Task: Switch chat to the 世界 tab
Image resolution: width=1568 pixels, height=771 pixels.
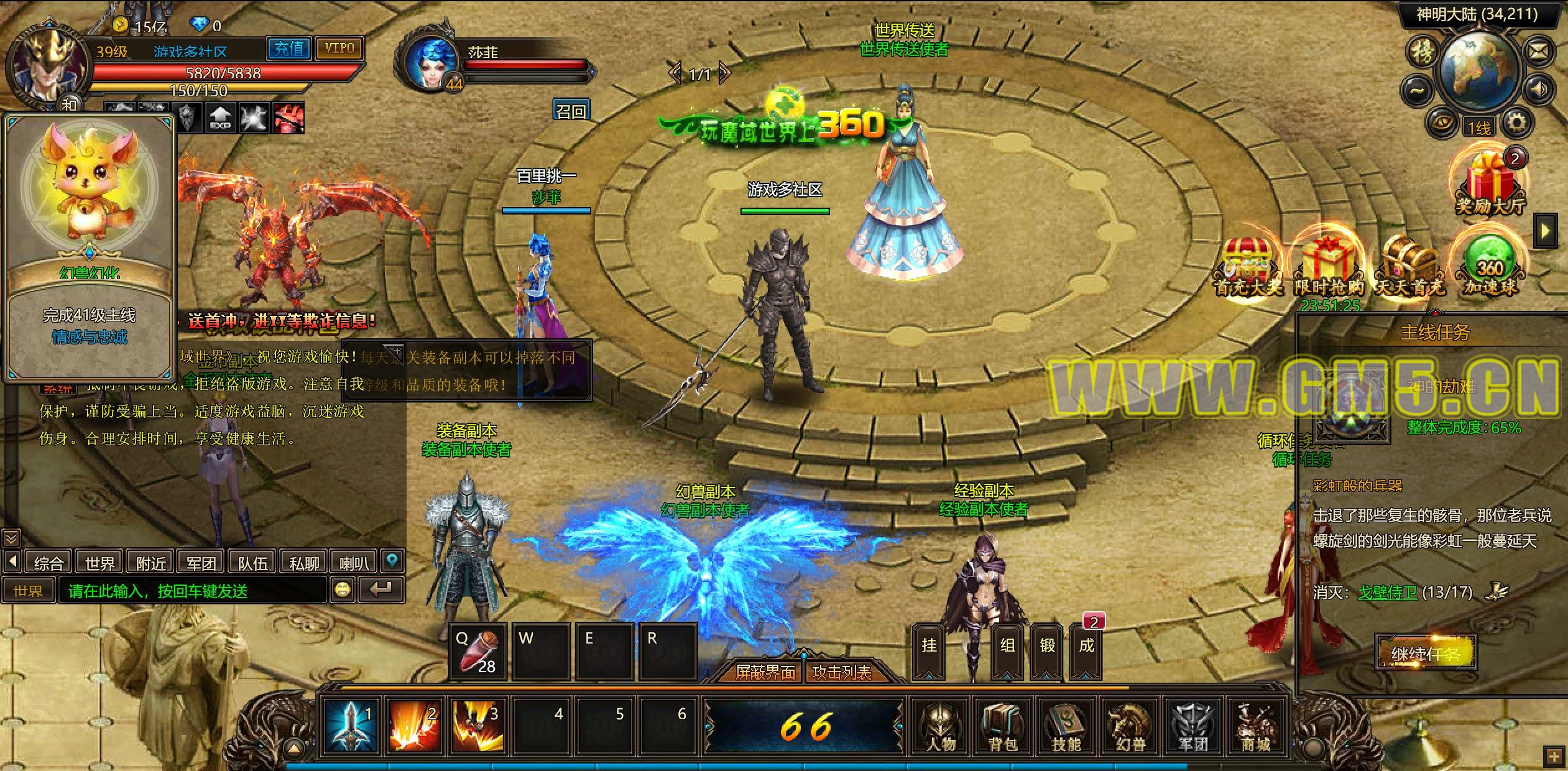Action: pos(99,563)
